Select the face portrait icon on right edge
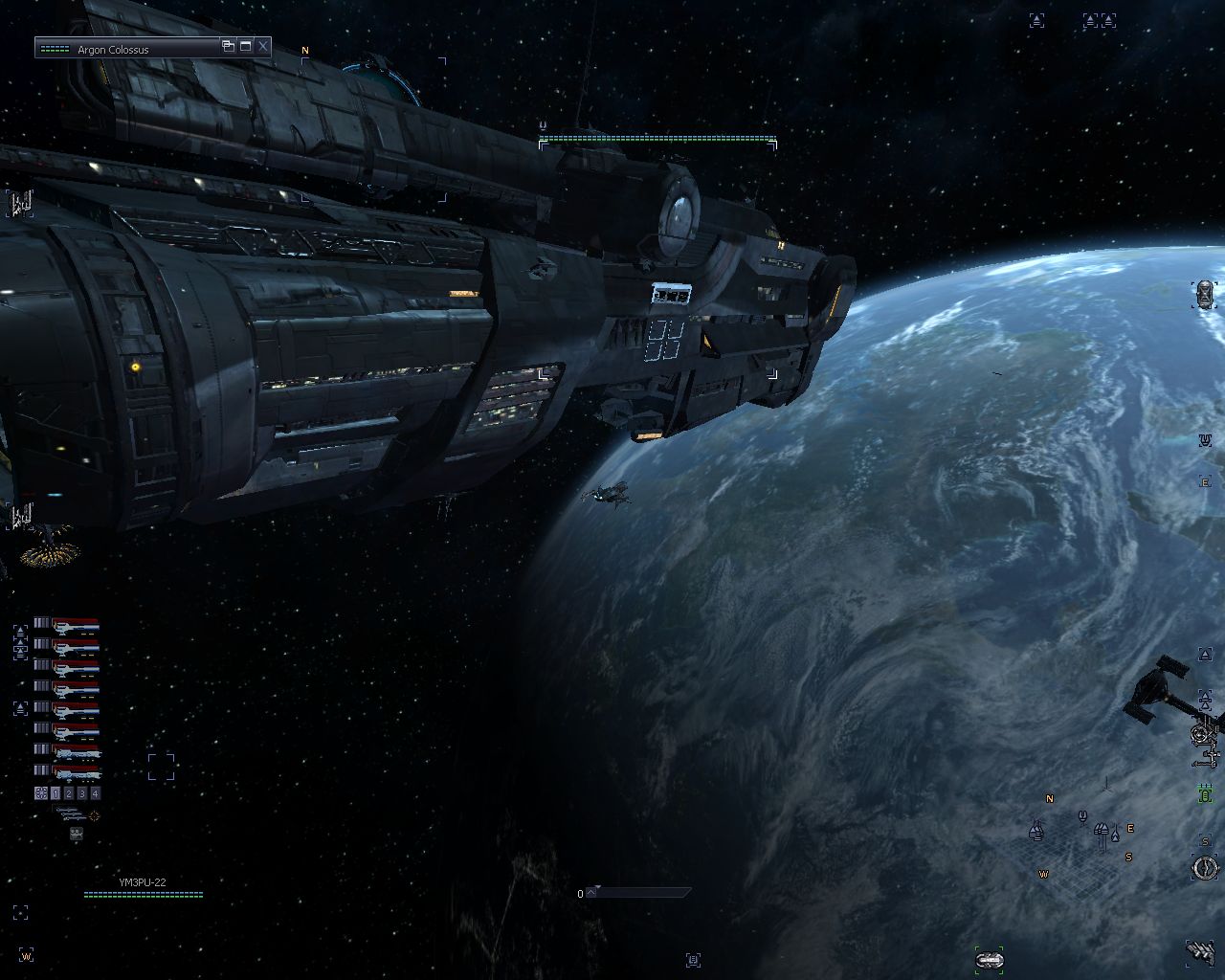Image resolution: width=1225 pixels, height=980 pixels. 1205,293
